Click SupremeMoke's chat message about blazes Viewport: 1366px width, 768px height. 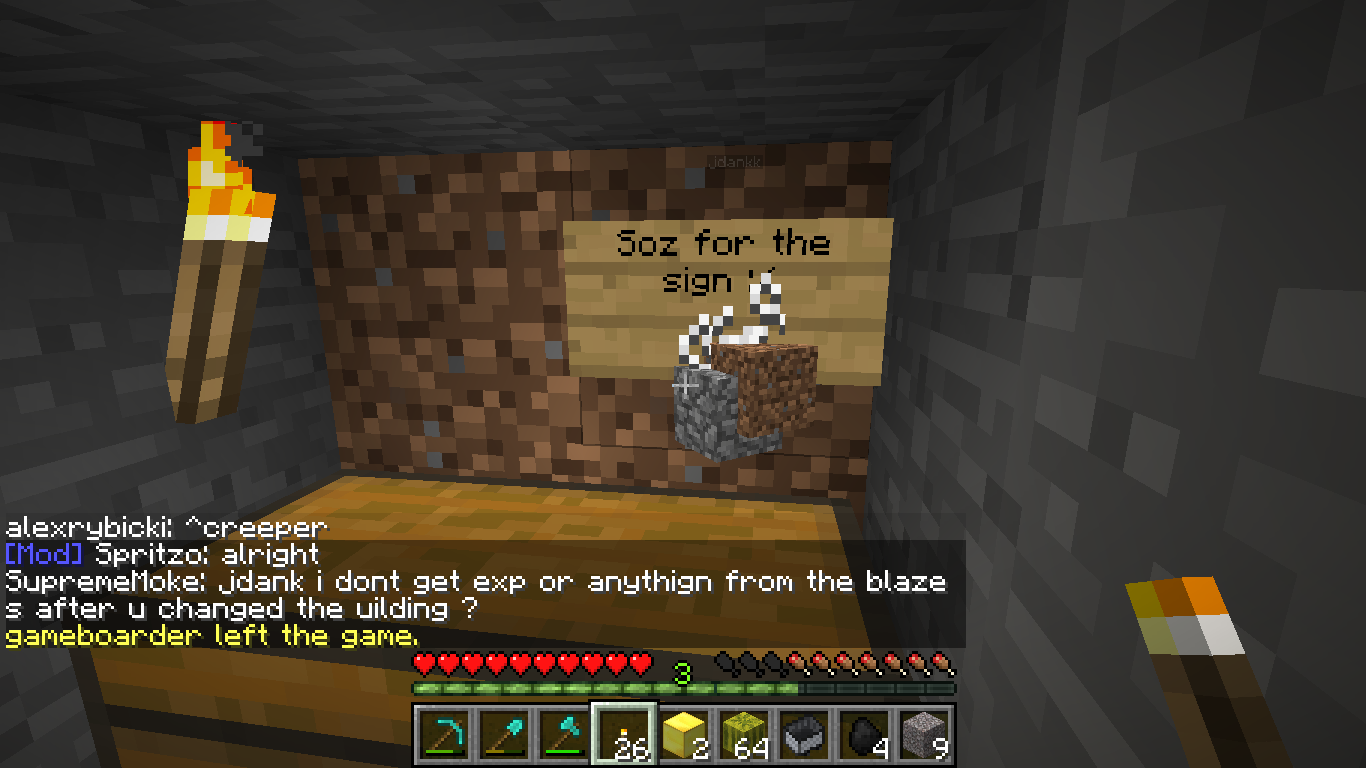(x=475, y=594)
